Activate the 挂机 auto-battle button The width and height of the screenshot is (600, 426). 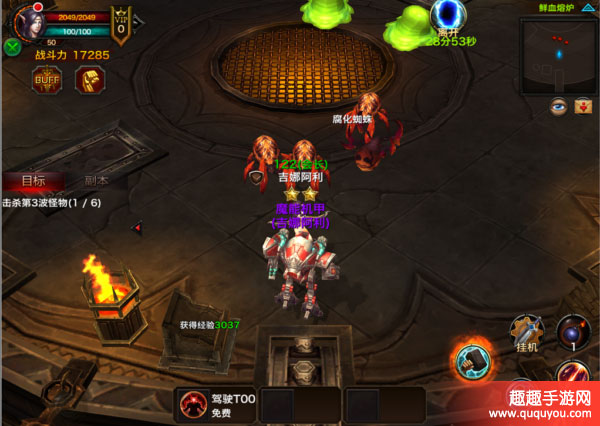tap(527, 333)
